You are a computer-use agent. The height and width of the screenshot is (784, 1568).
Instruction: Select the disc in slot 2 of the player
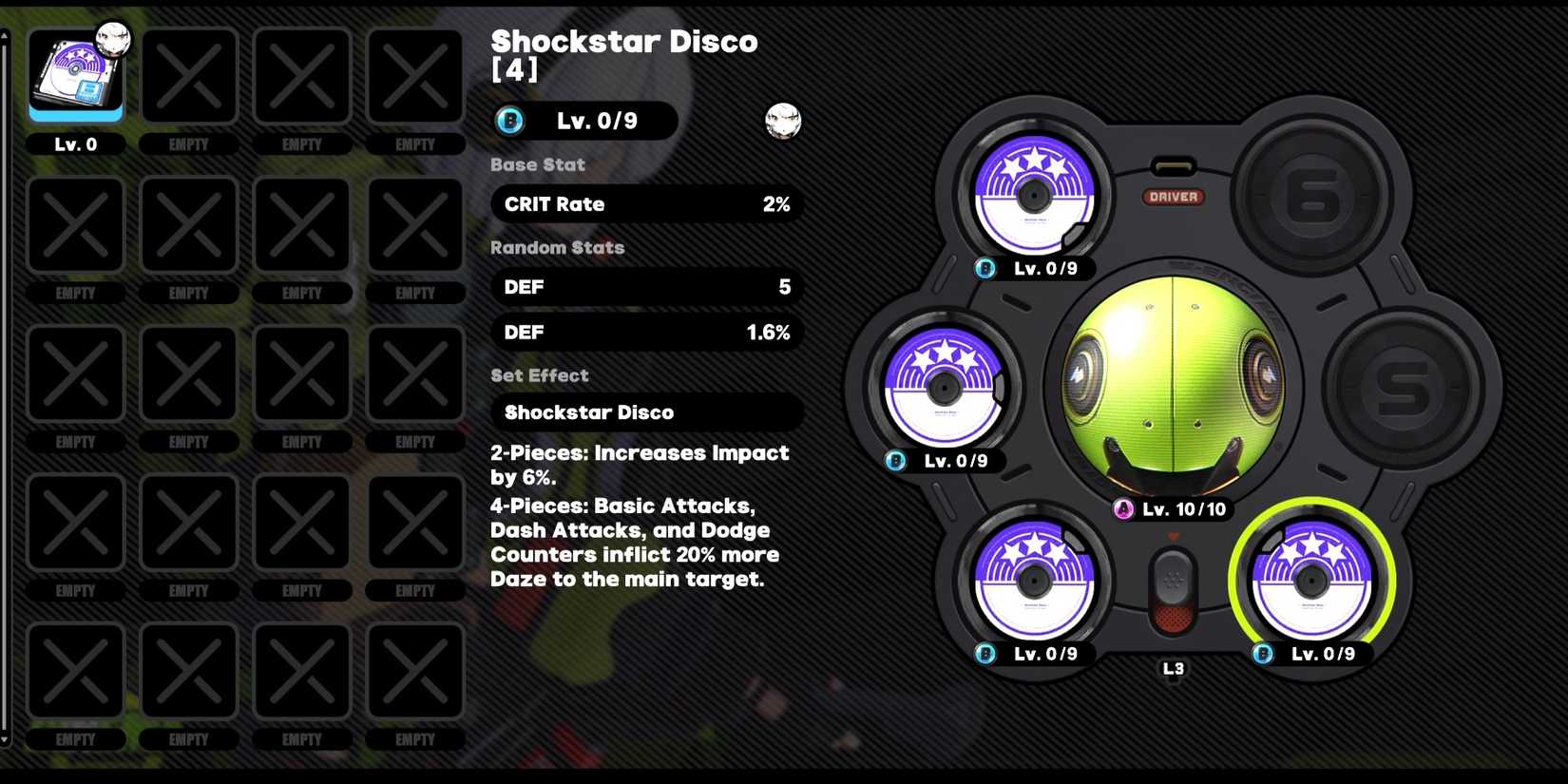[x=944, y=390]
